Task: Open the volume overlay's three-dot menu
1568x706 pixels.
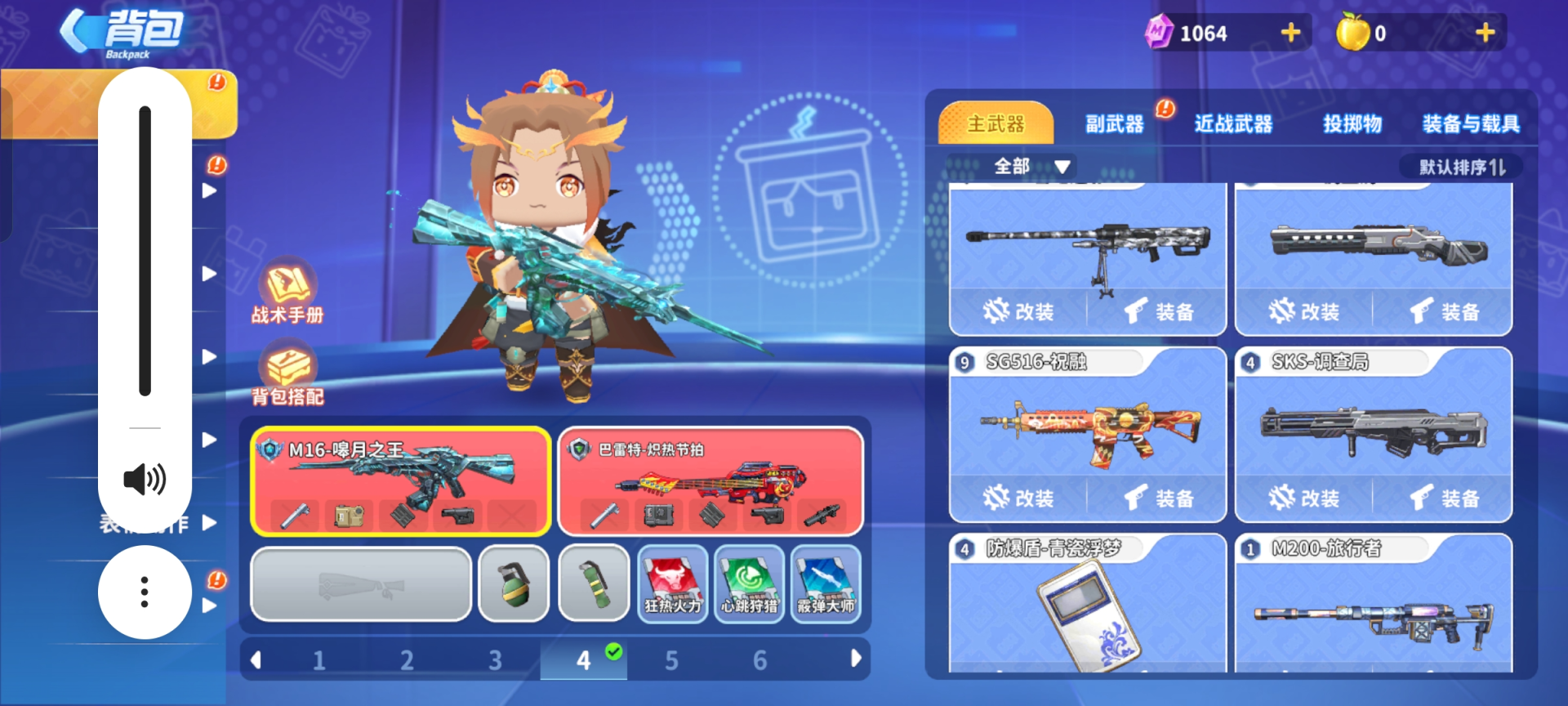Action: 145,592
